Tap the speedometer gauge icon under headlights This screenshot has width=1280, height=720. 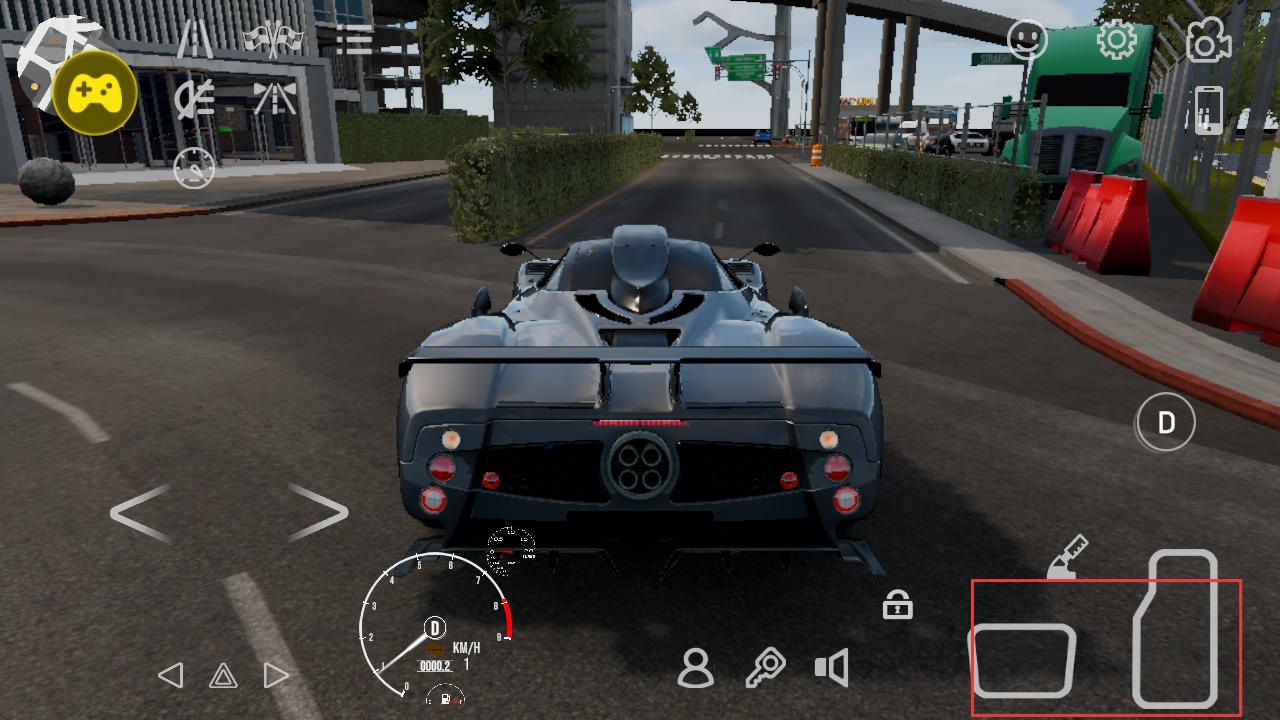pyautogui.click(x=194, y=168)
